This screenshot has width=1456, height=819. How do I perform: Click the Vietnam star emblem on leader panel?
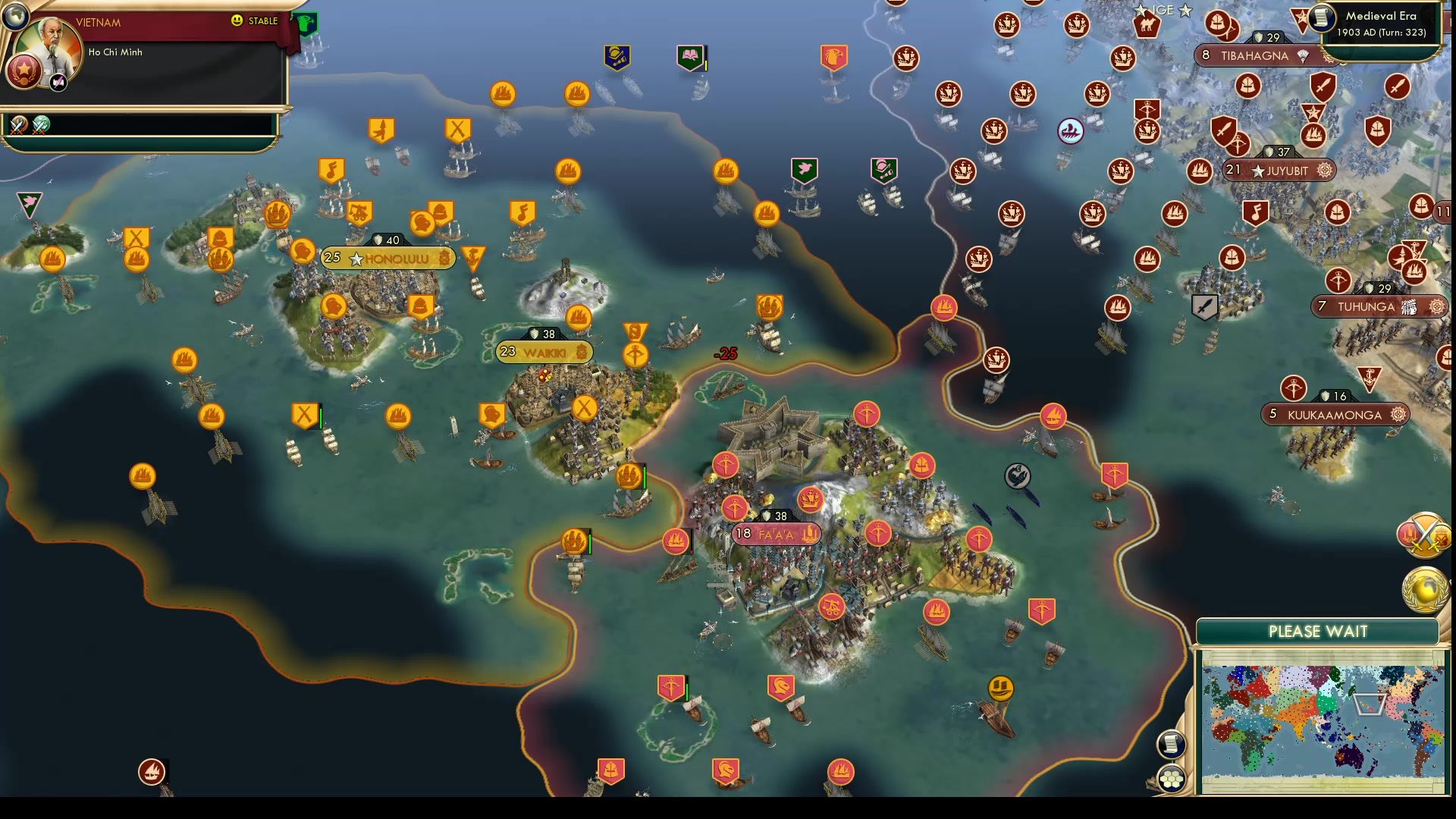pos(24,69)
